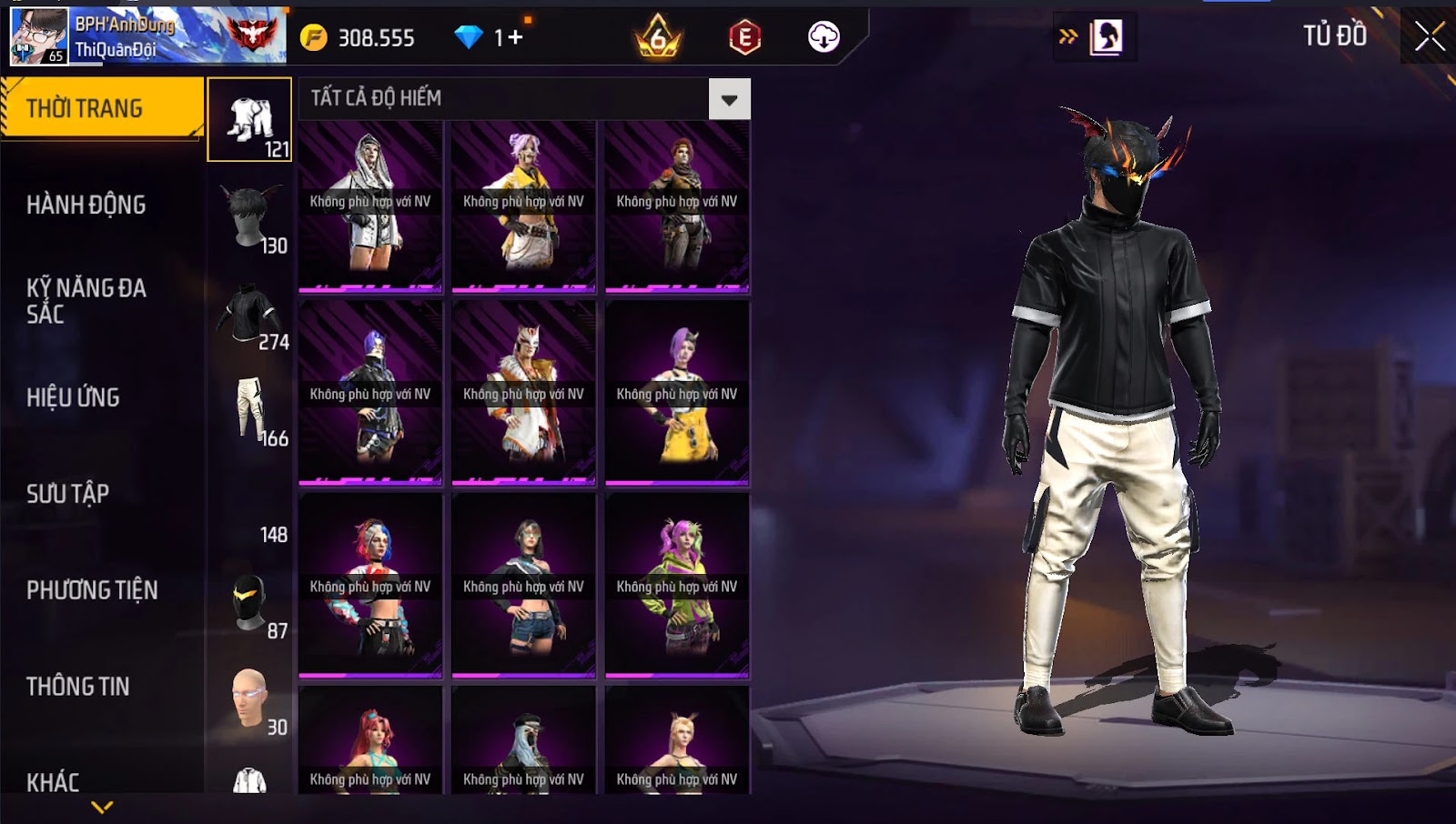The width and height of the screenshot is (1456, 824).
Task: Select the black shirt tops category
Action: tap(250, 314)
